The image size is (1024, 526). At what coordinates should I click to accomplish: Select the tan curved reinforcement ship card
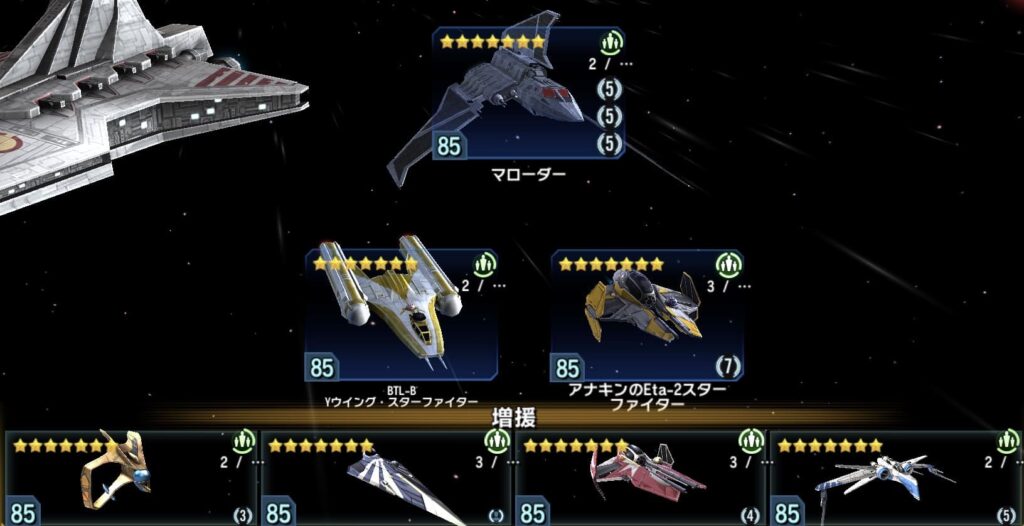(x=130, y=478)
